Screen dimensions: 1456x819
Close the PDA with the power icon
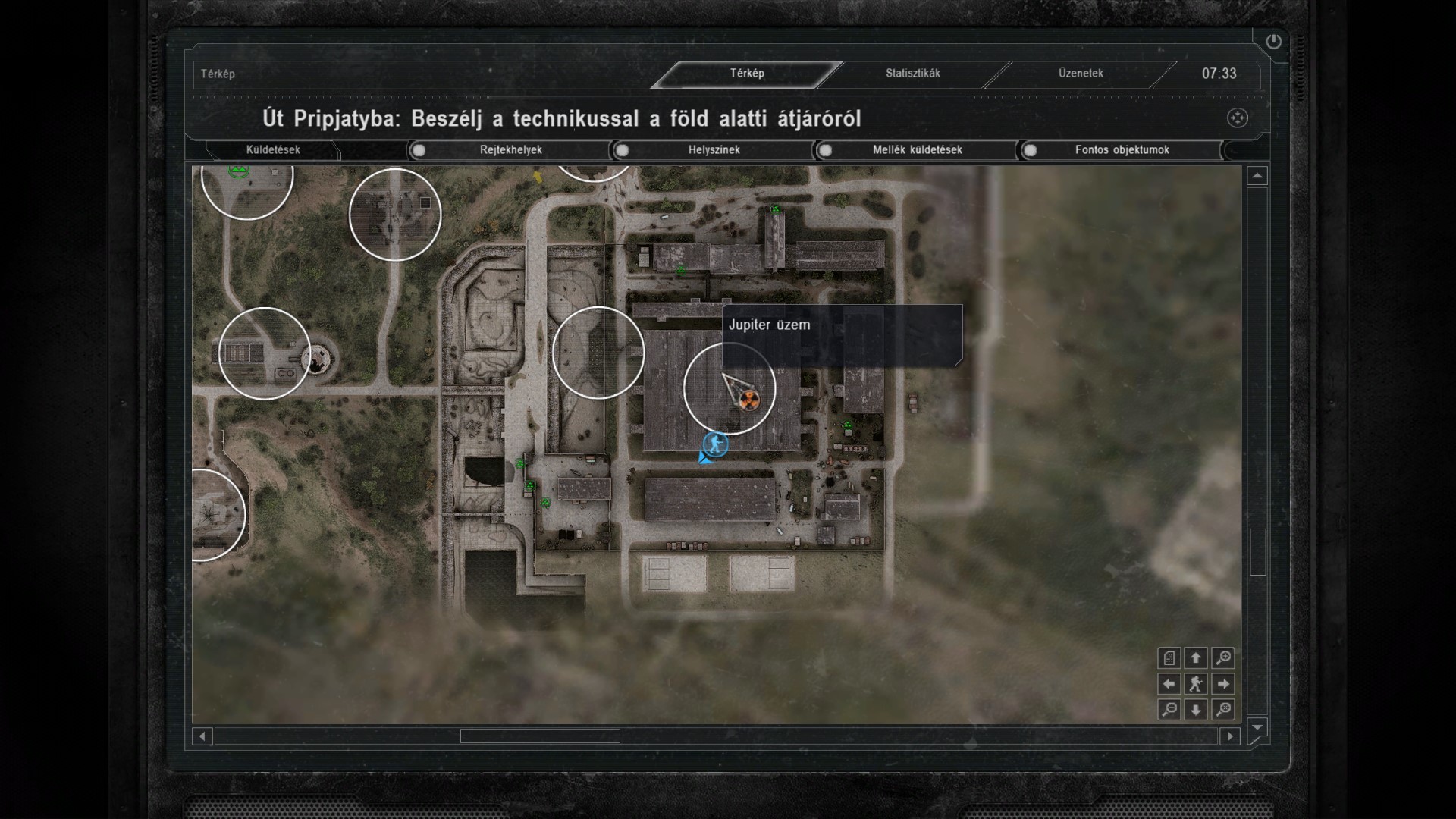pos(1273,42)
